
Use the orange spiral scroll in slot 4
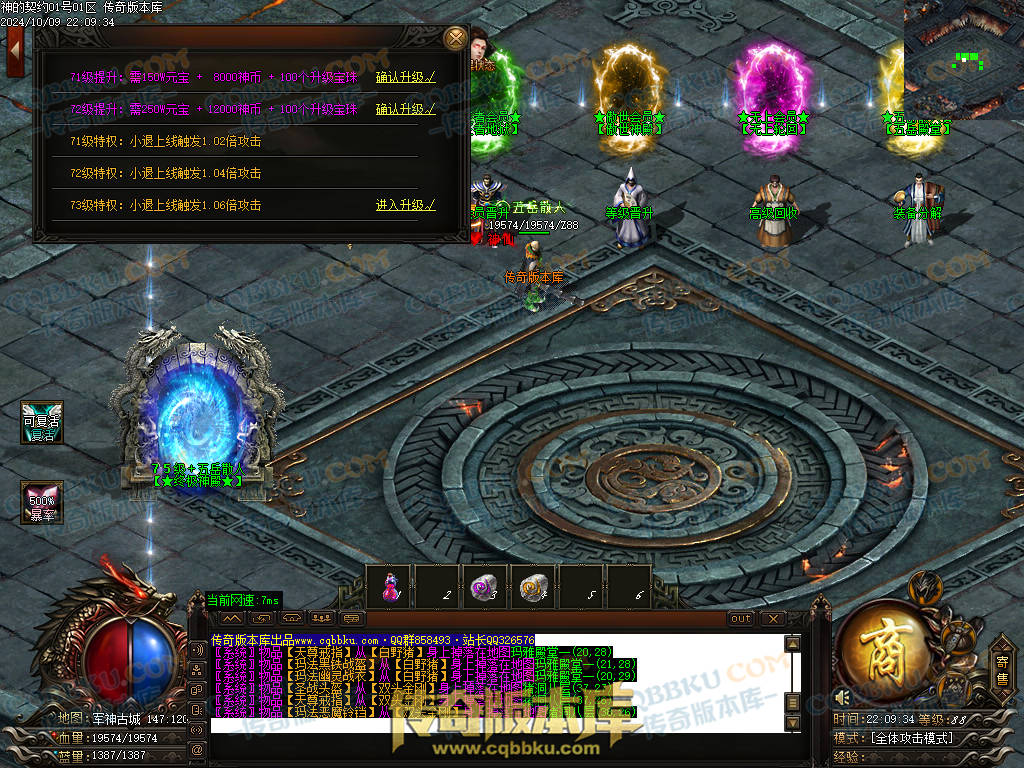coord(532,587)
